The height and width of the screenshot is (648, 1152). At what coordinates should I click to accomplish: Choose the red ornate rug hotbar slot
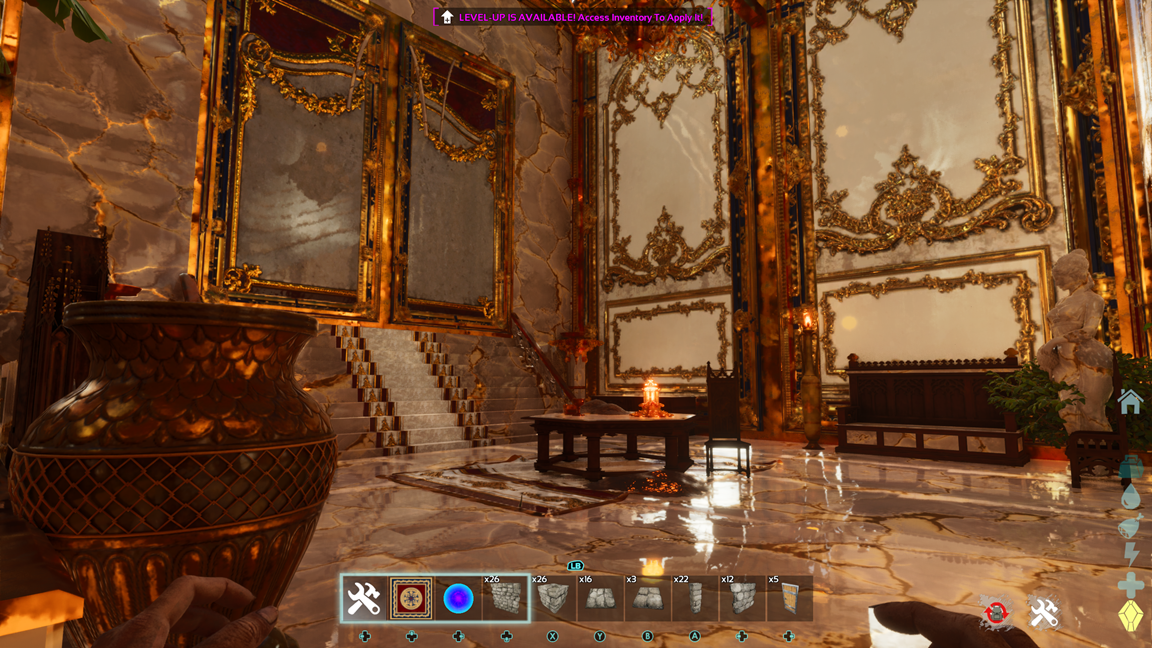point(411,598)
